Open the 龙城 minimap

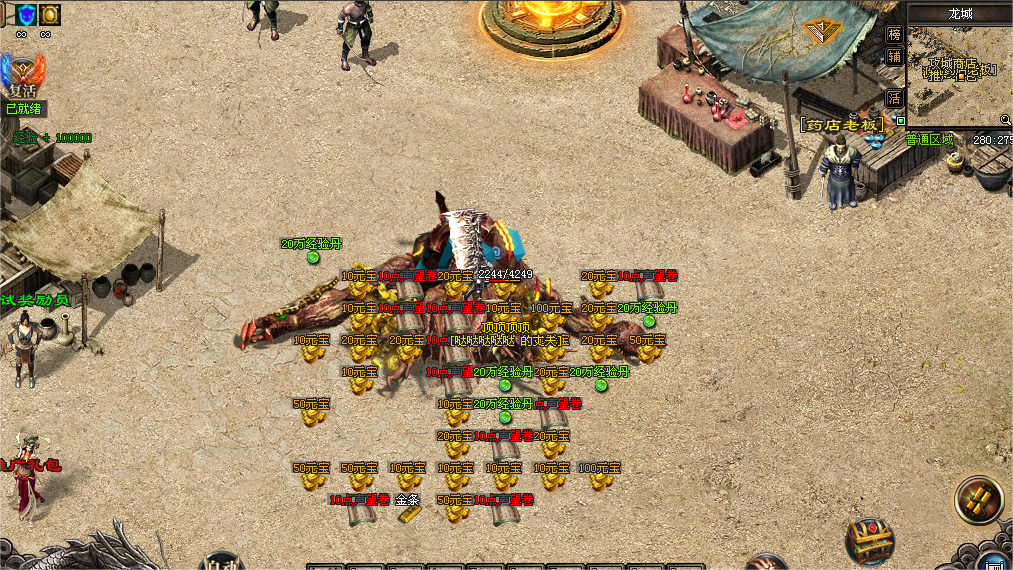pos(960,70)
